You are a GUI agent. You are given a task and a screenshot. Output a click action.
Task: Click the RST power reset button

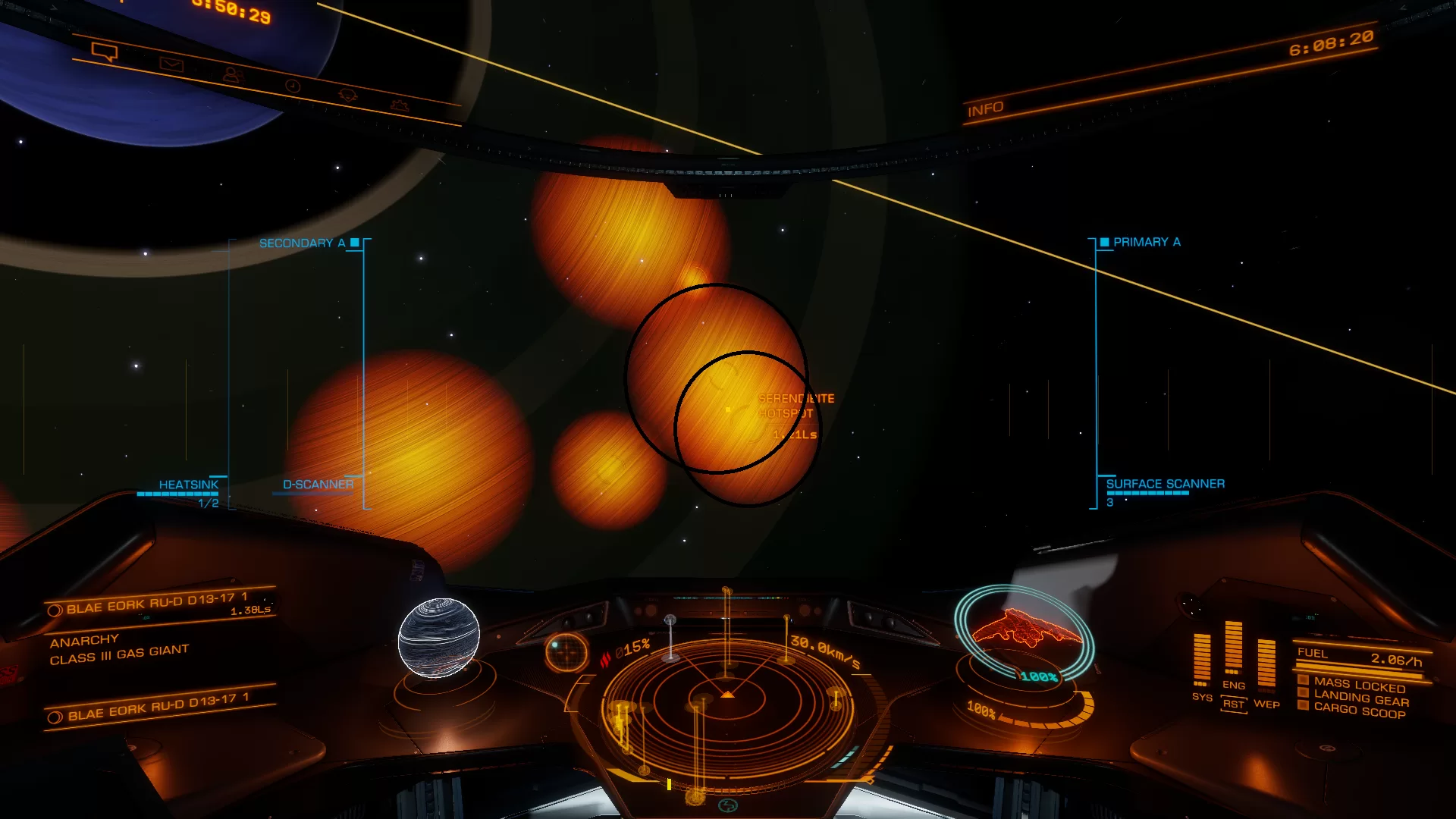(1234, 704)
